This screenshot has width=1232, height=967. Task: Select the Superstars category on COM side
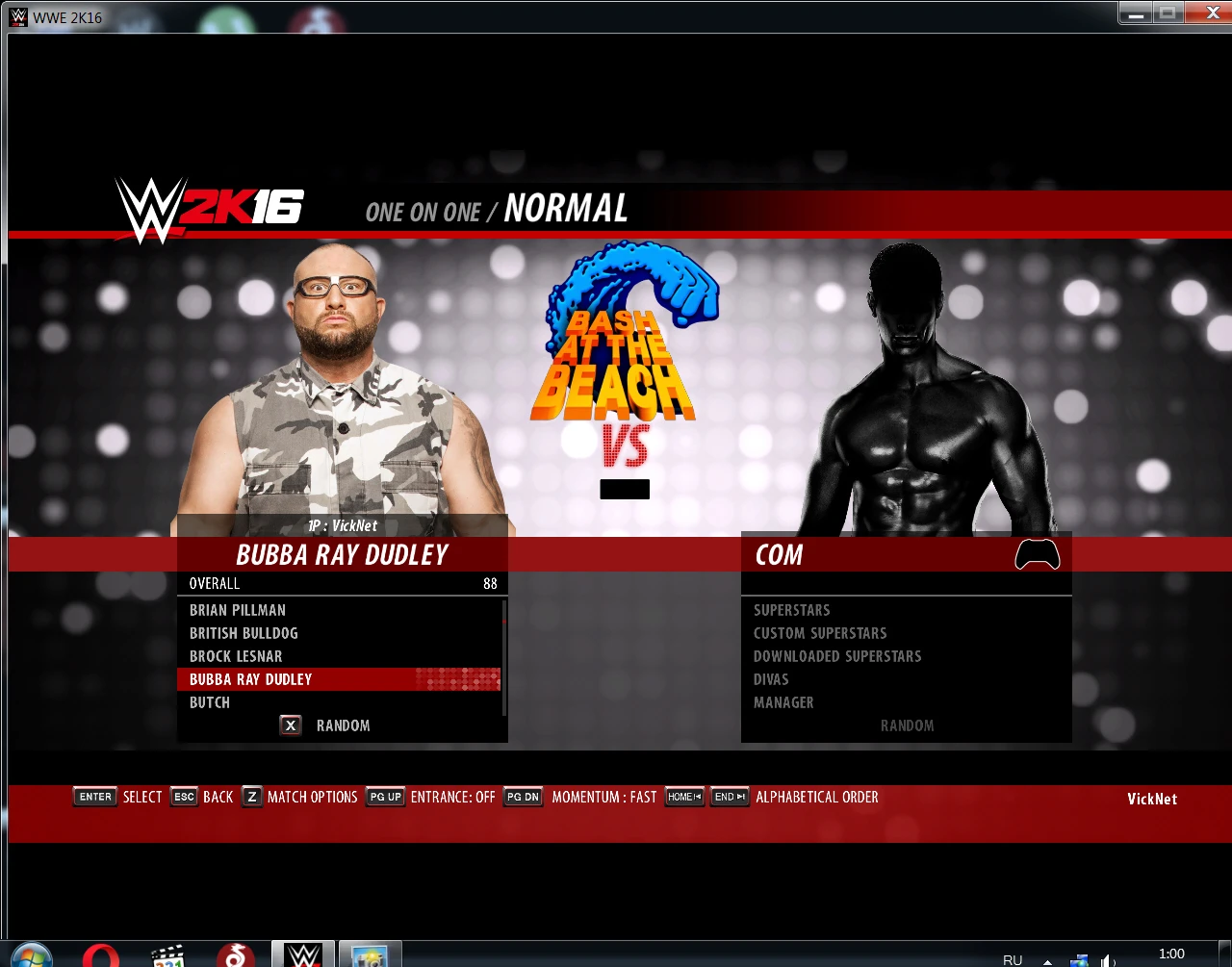pyautogui.click(x=791, y=609)
